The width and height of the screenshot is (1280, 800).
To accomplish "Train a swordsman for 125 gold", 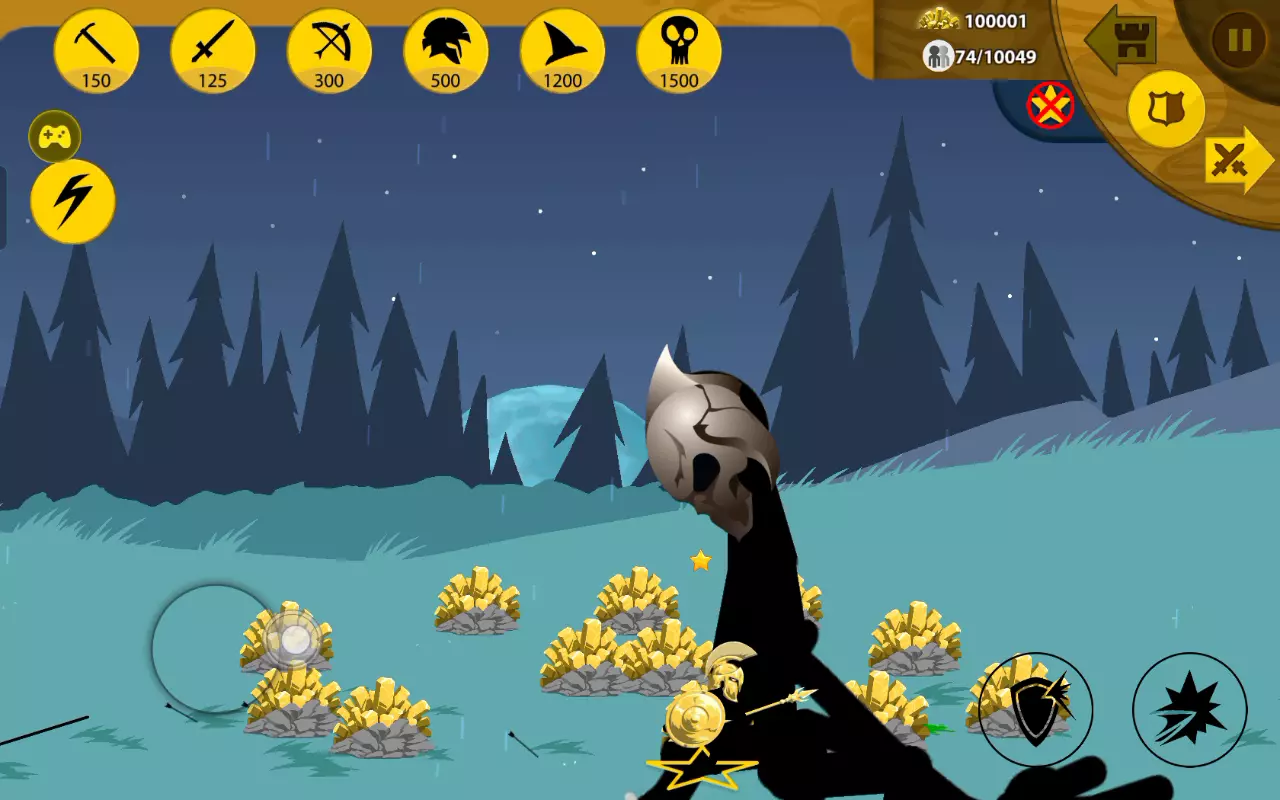I will click(213, 51).
